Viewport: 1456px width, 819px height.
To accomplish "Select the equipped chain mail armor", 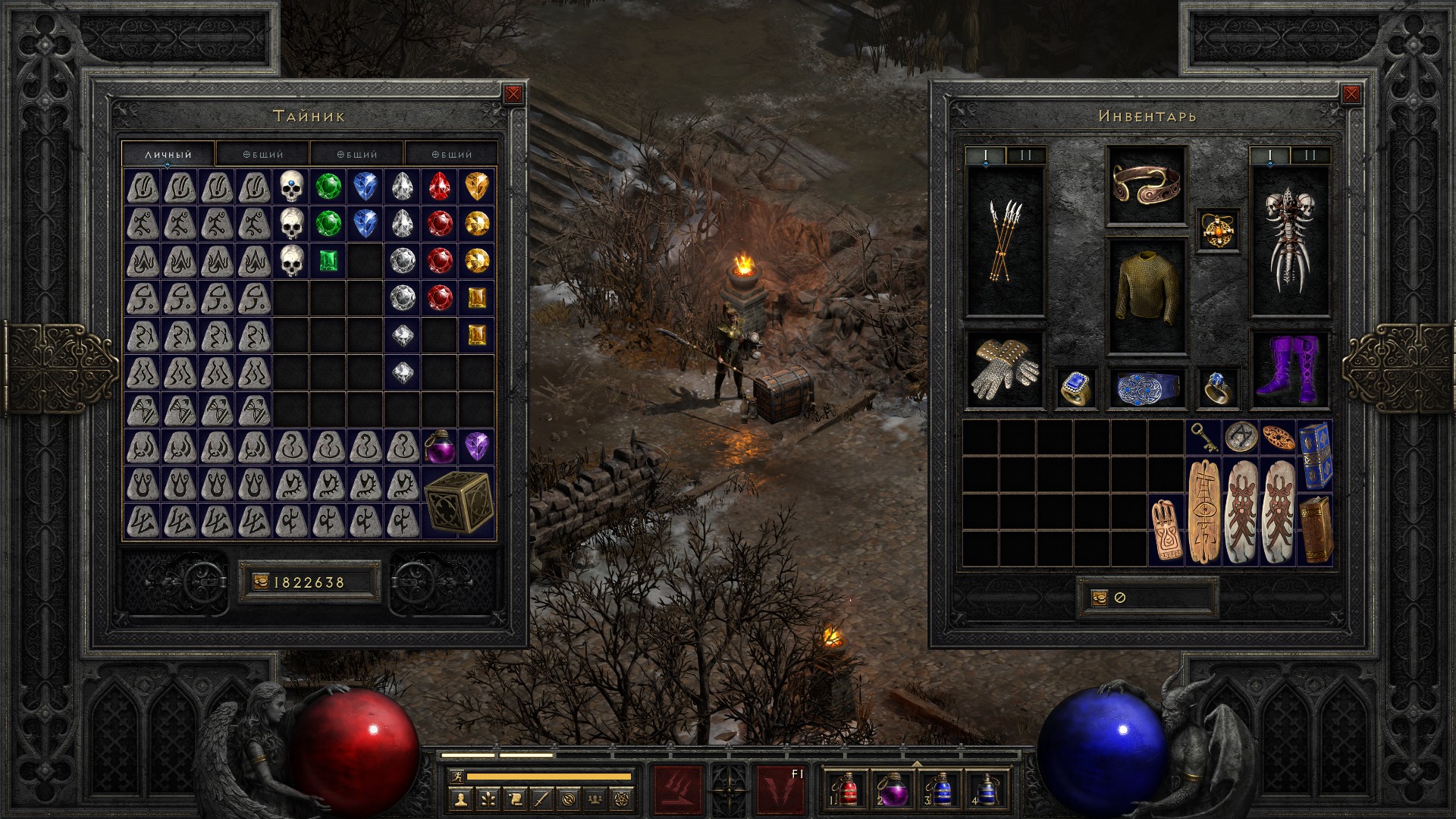I will click(x=1146, y=296).
